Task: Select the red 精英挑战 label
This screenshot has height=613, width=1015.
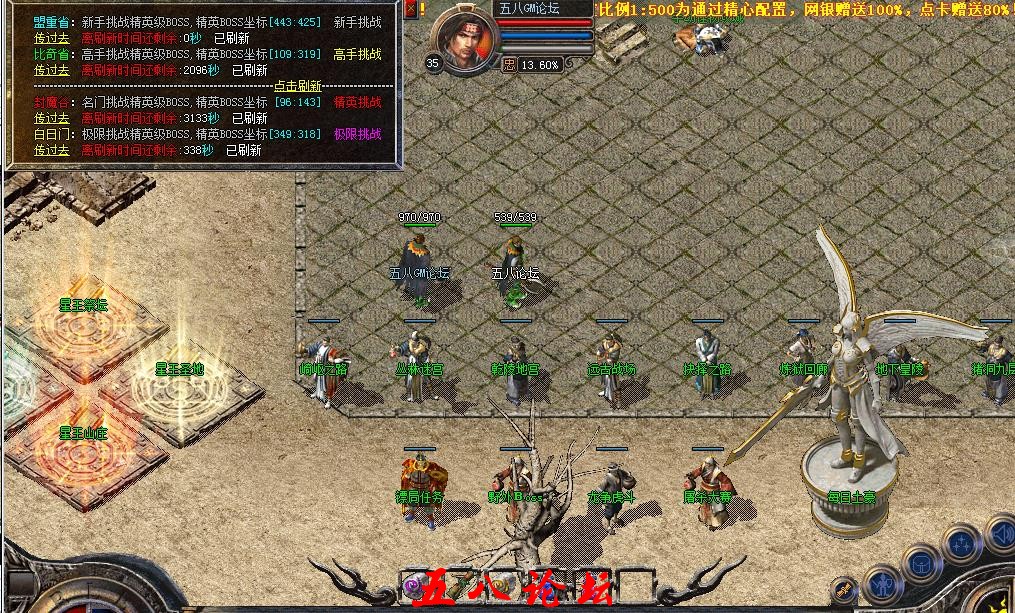Action: 357,102
